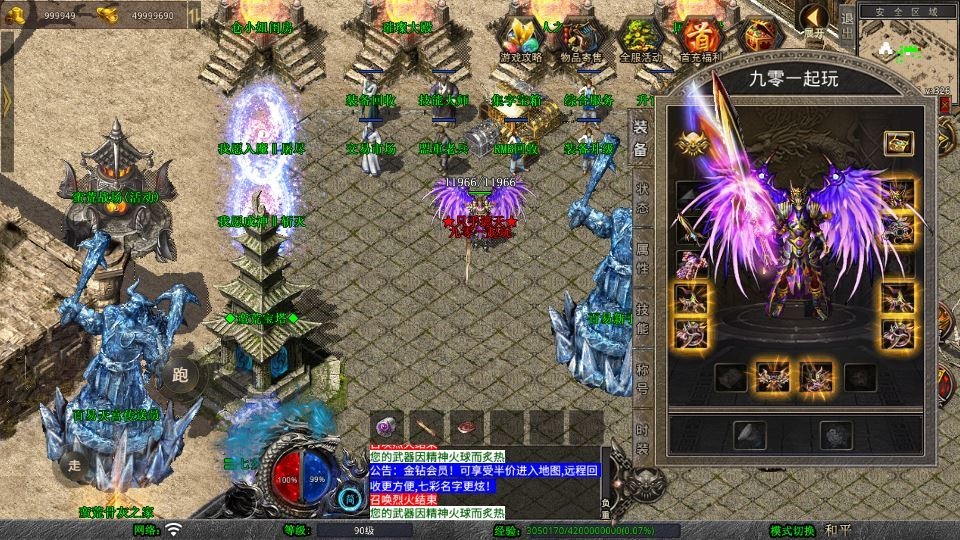Screen dimensions: 960x540
Task: Open the 物品寄售 item consignment icon
Action: coord(582,40)
